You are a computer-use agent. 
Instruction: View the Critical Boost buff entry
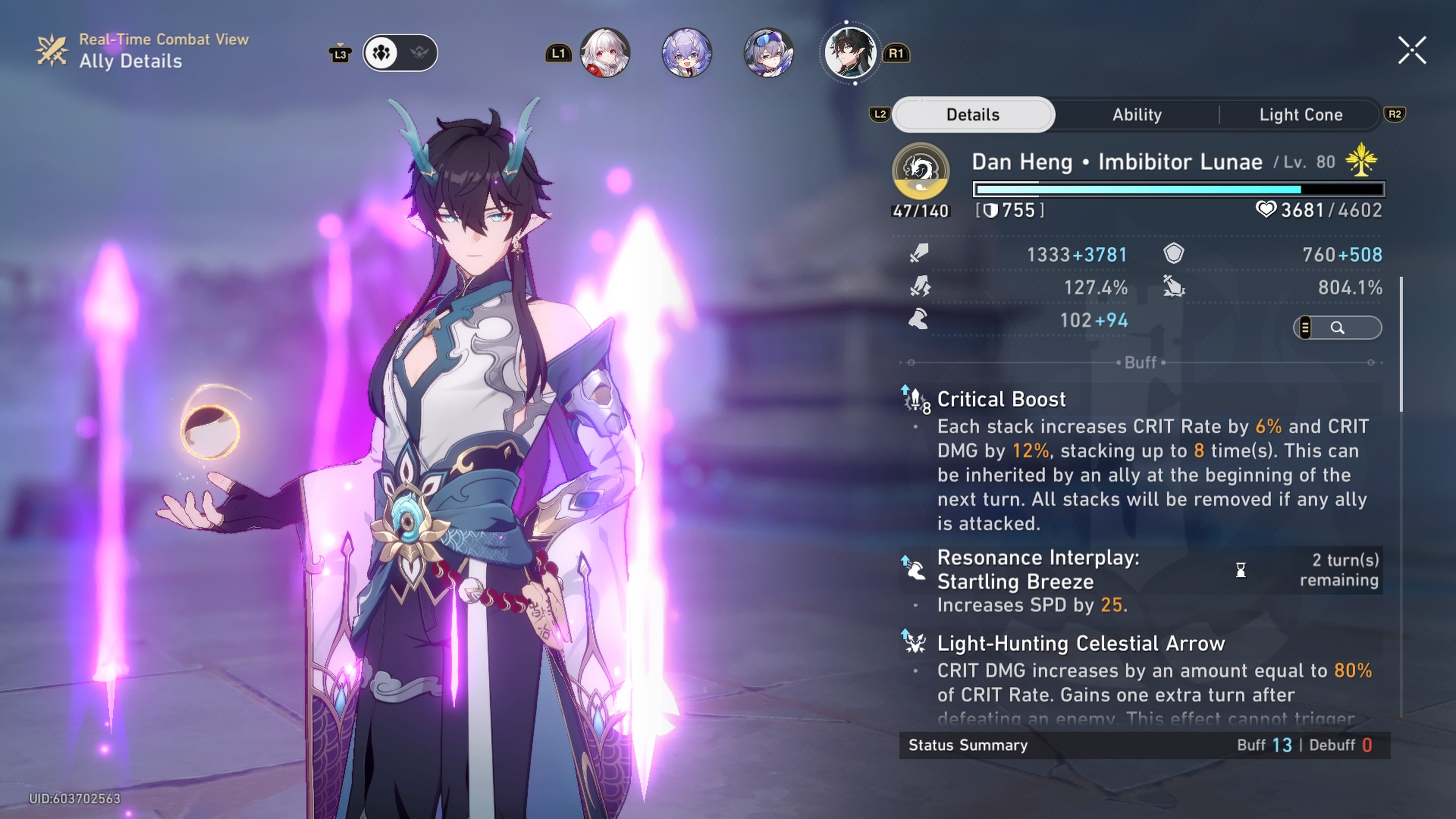coord(1001,400)
